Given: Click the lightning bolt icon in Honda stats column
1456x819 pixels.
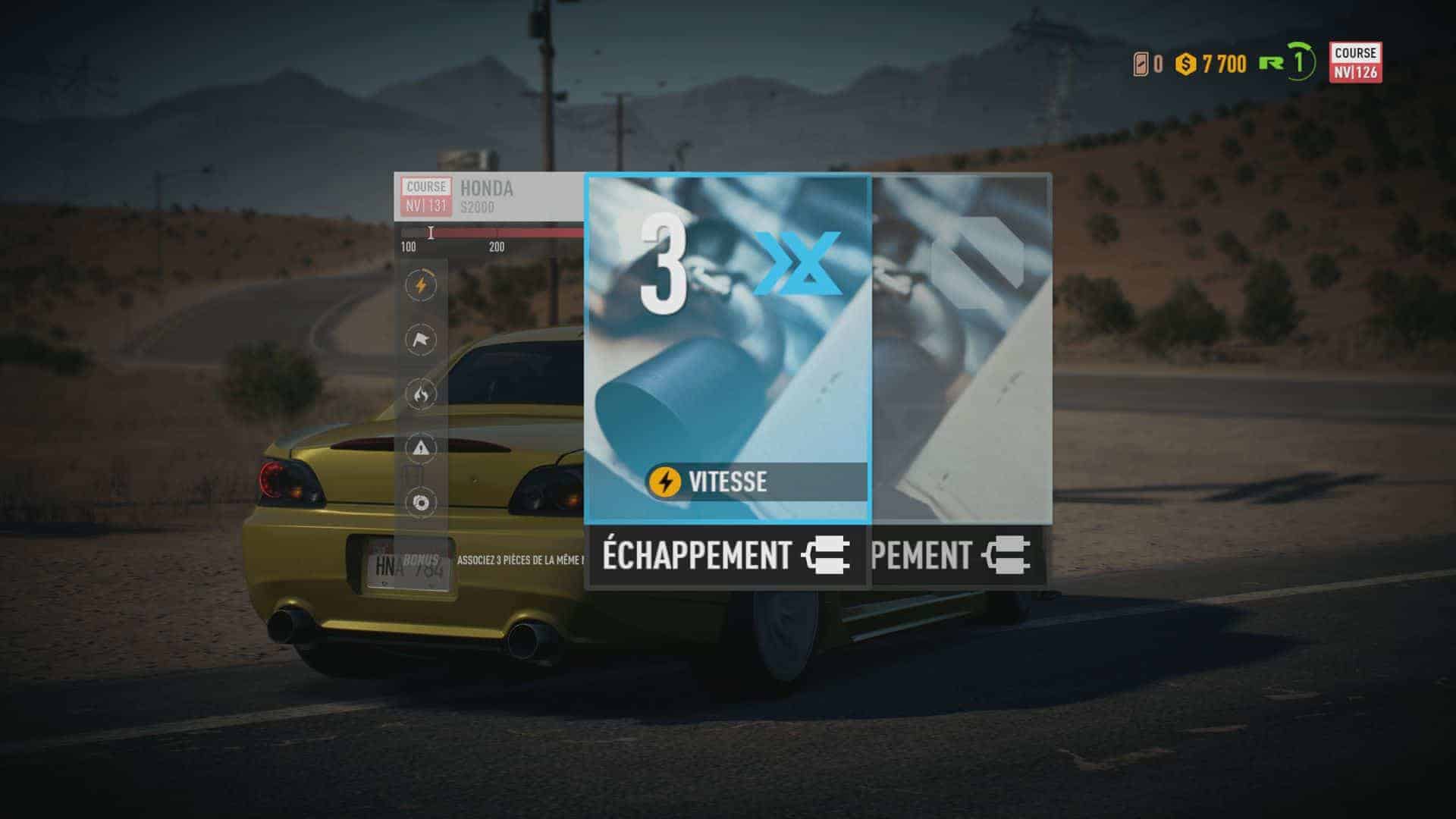Looking at the screenshot, I should 421,286.
